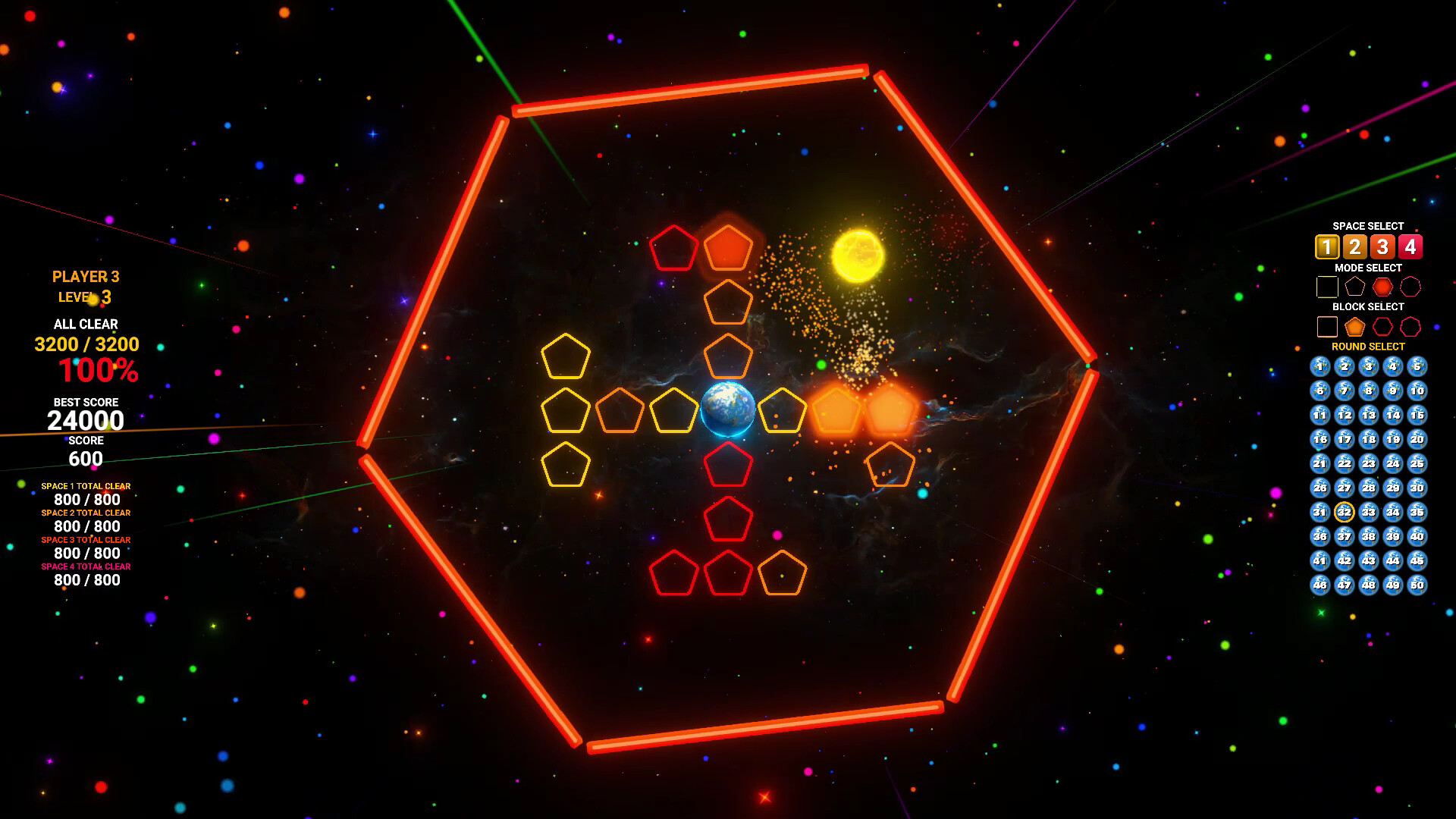The height and width of the screenshot is (819, 1456).
Task: Select Space 2 in Space Select
Action: 1355,246
